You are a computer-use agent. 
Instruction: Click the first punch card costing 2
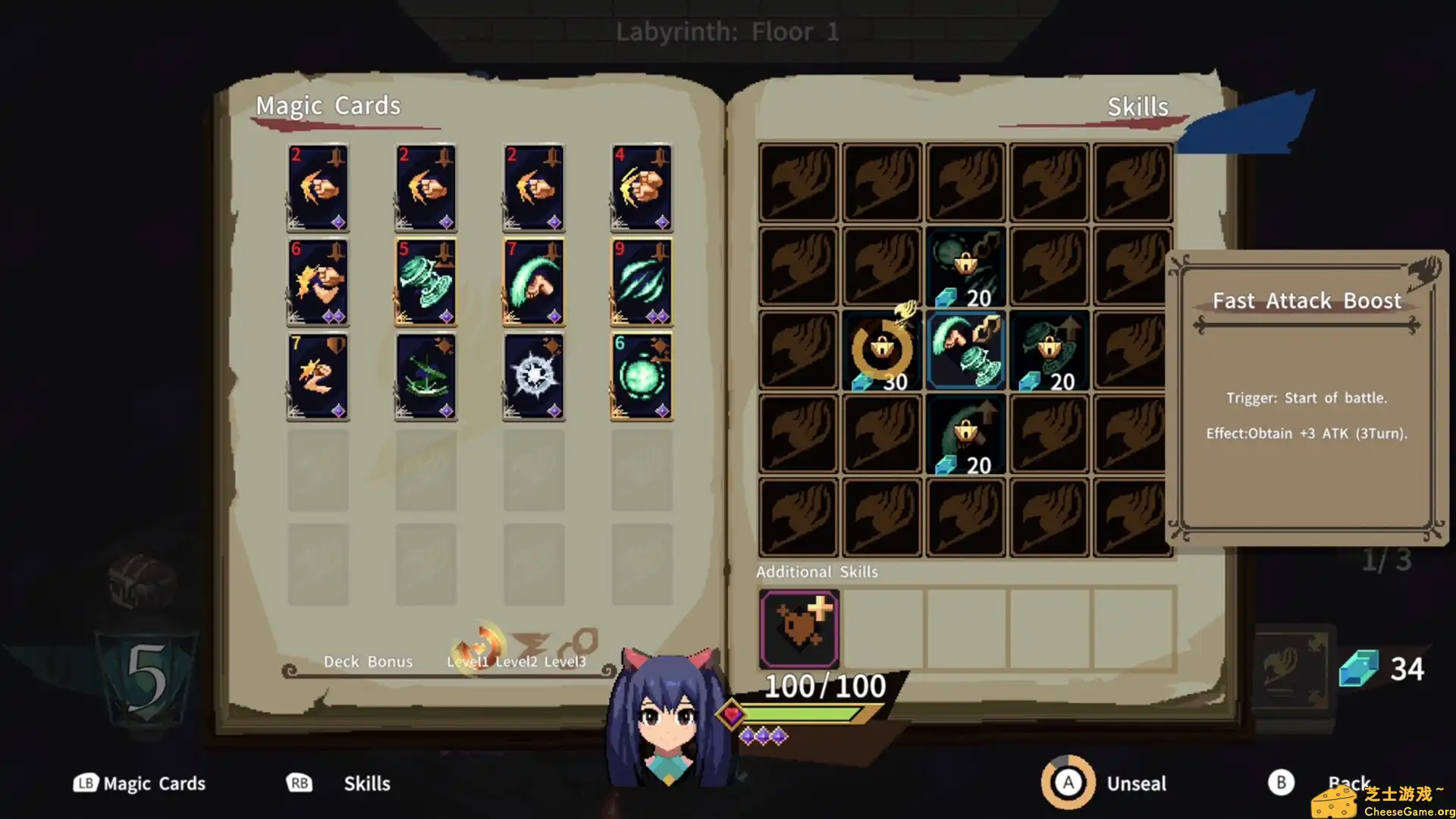(x=318, y=187)
